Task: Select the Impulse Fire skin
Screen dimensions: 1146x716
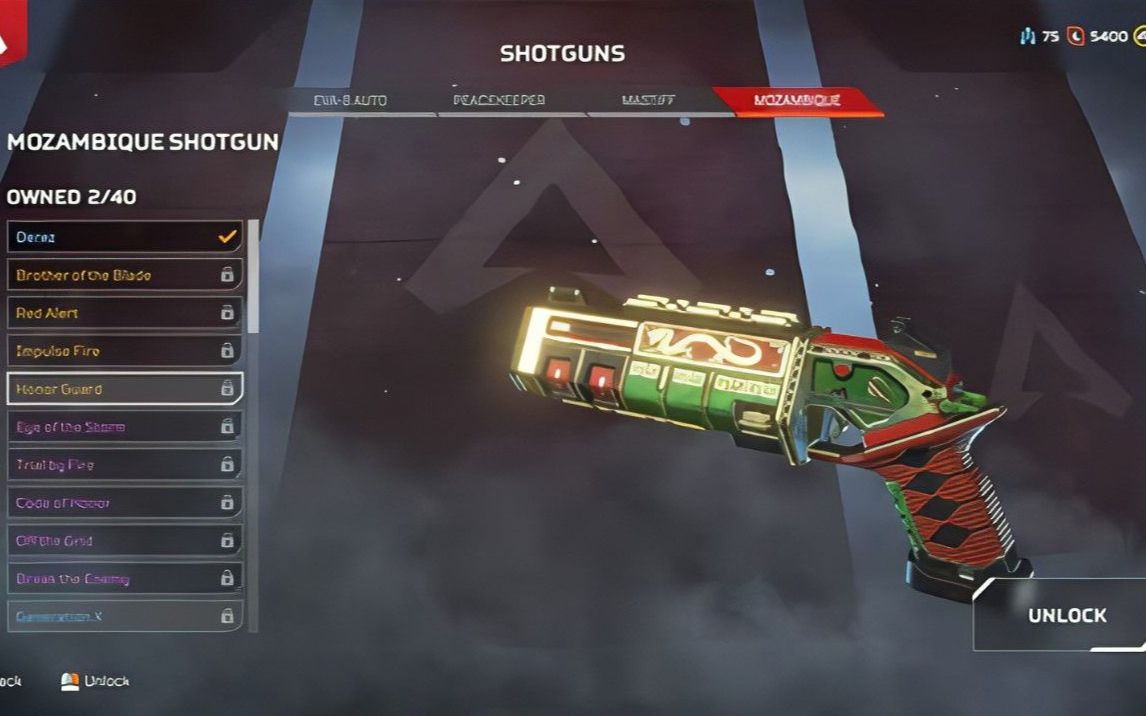Action: coord(125,351)
